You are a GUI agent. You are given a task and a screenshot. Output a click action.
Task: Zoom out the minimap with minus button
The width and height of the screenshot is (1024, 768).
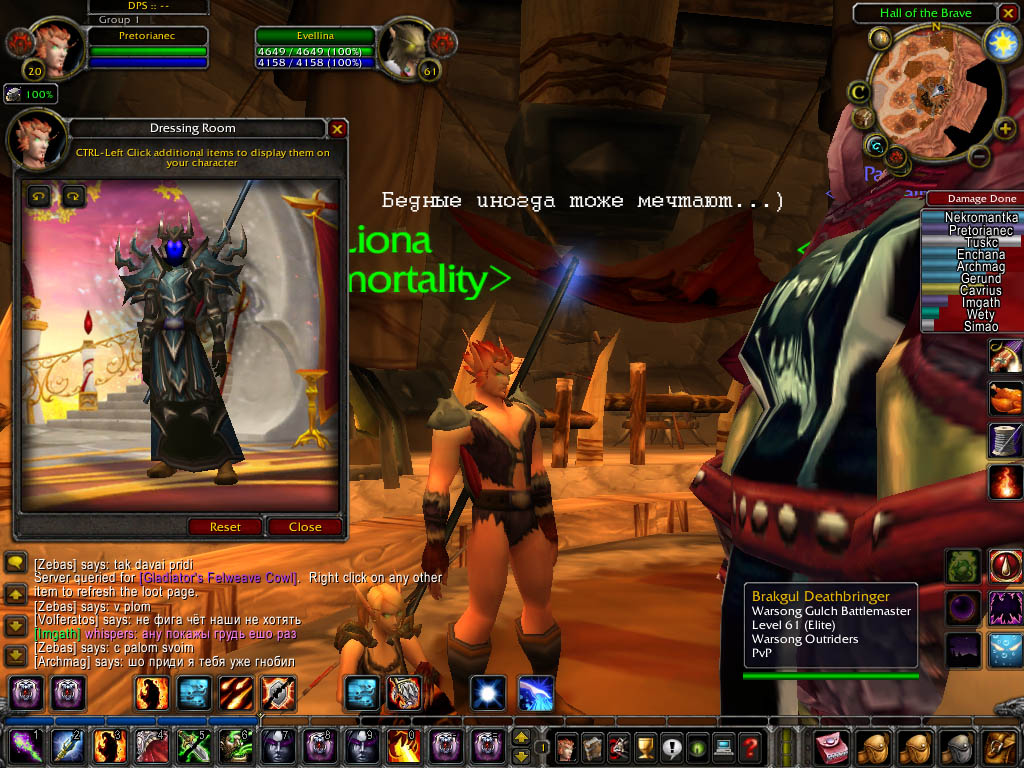pos(980,157)
